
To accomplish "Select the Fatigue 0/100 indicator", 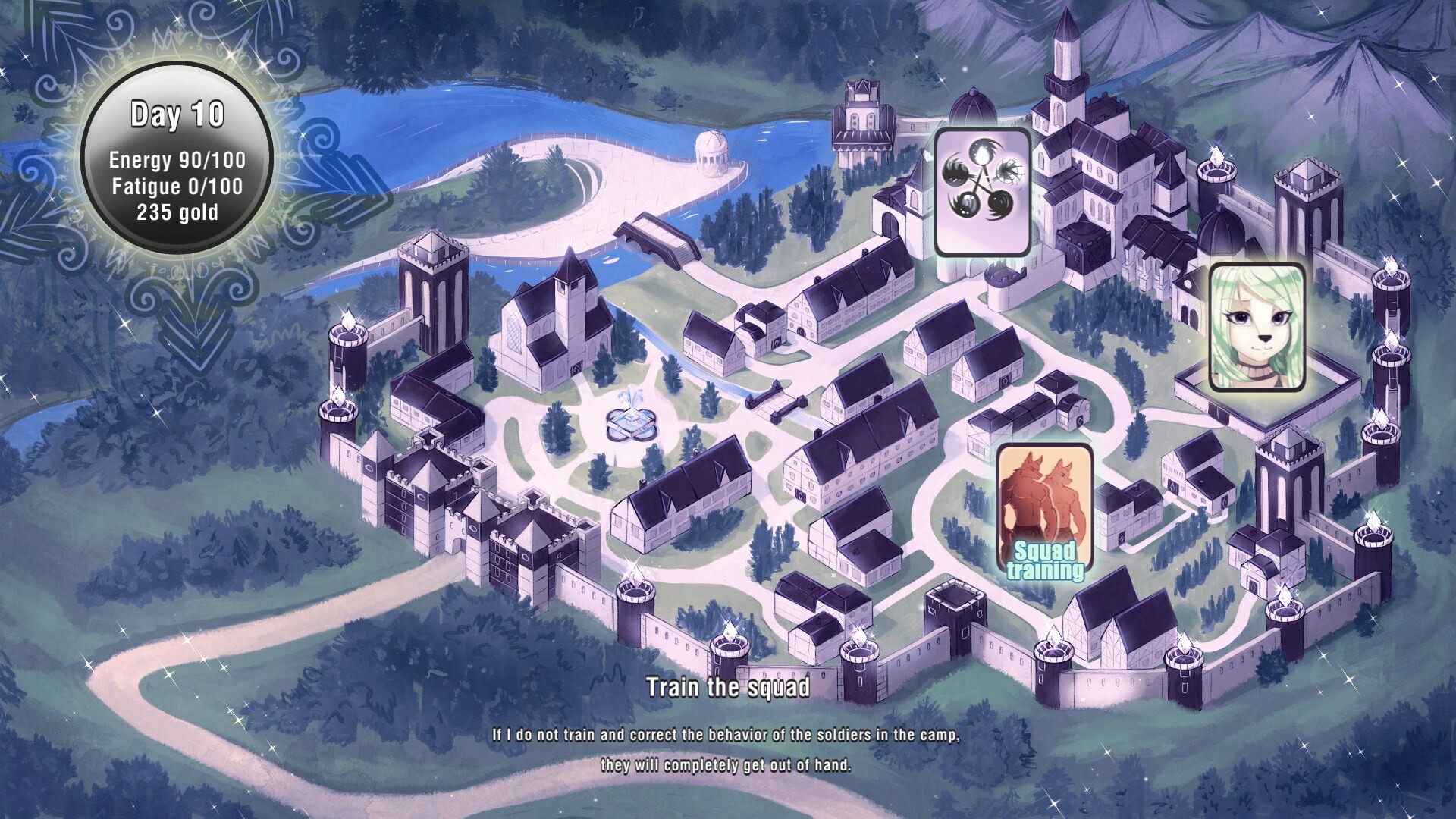I will click(x=176, y=186).
